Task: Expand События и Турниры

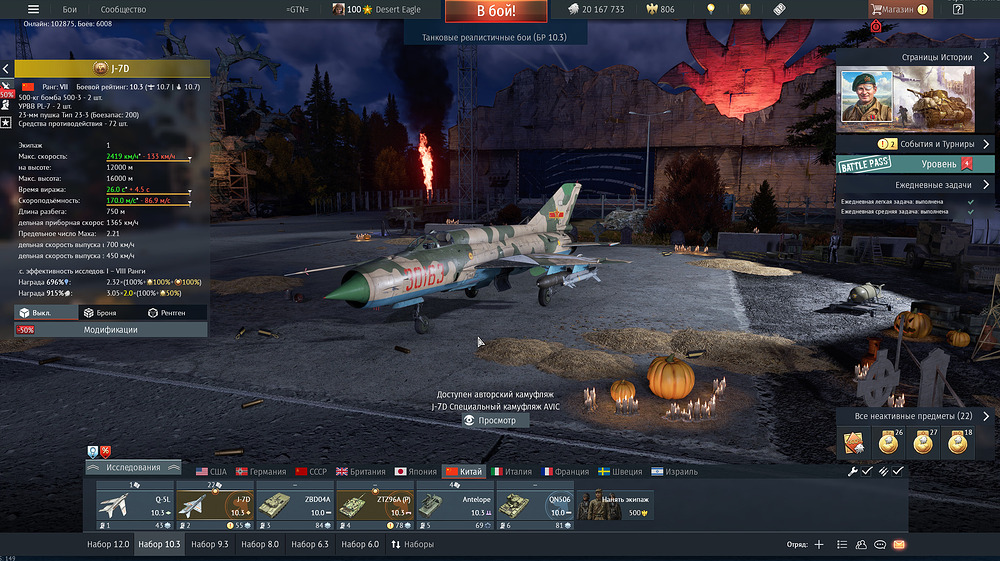Action: [x=916, y=144]
